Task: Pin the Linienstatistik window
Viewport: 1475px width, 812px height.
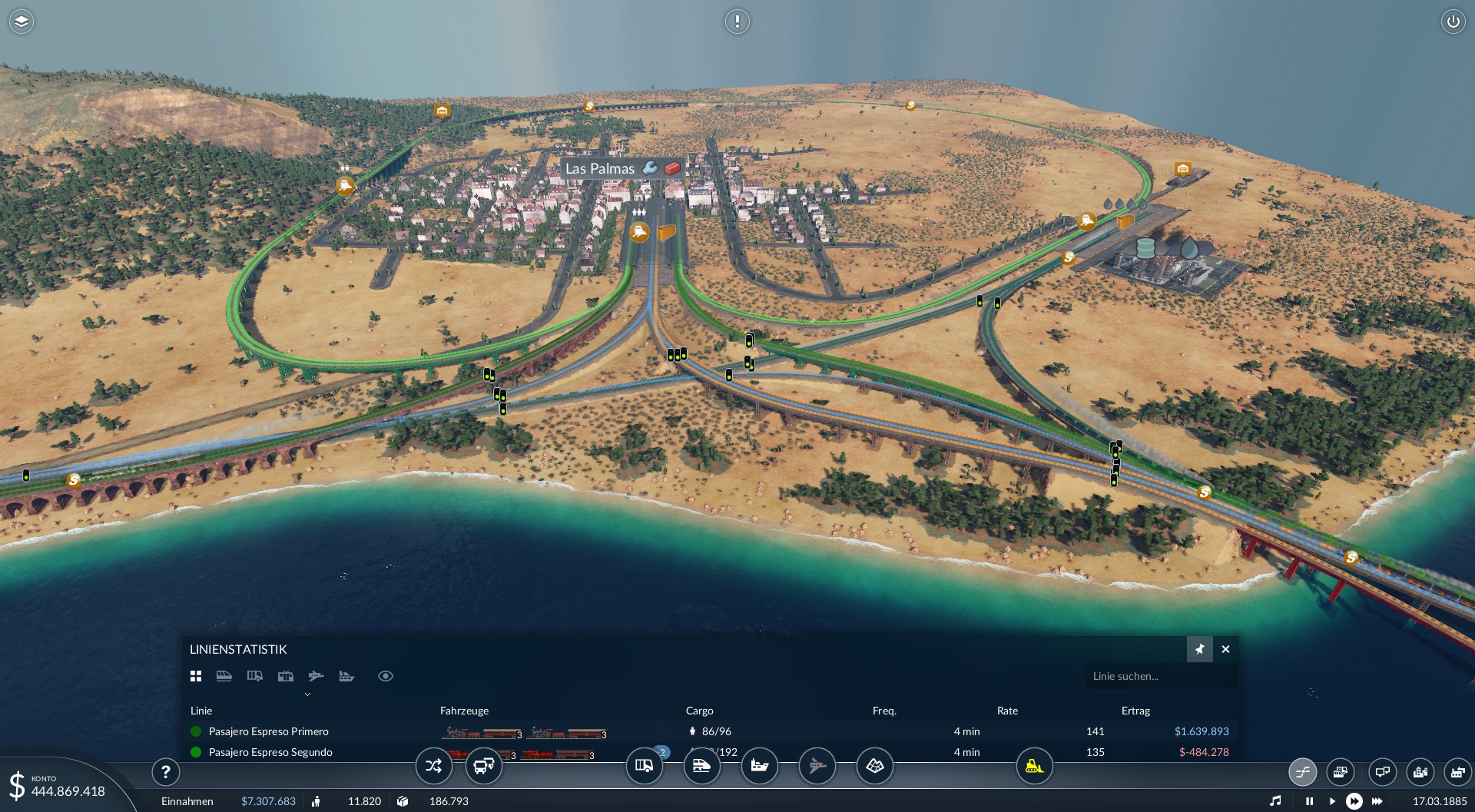Action: [1199, 649]
